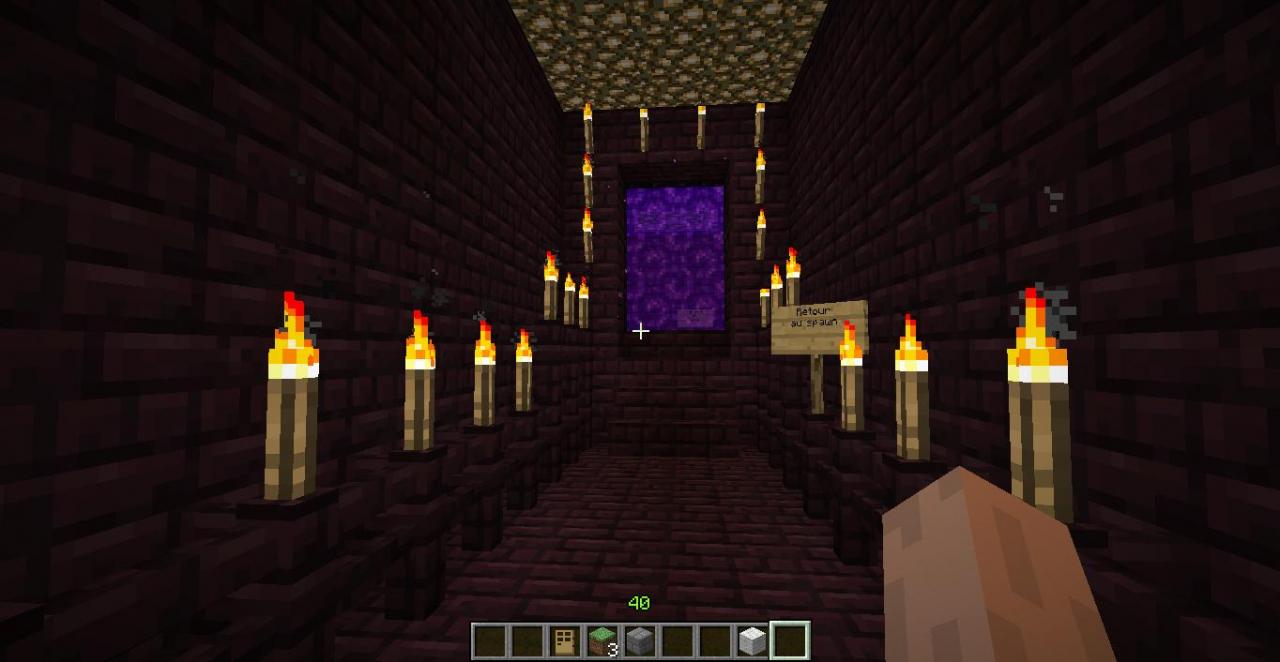Pick the grey stone brick block slot
1280x662 pixels.
click(639, 641)
